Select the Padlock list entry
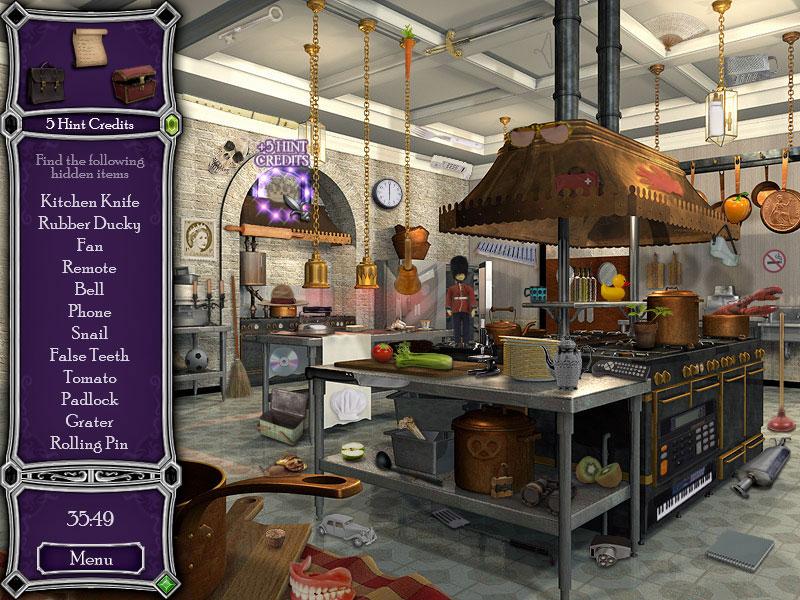800x600 pixels. (89, 399)
